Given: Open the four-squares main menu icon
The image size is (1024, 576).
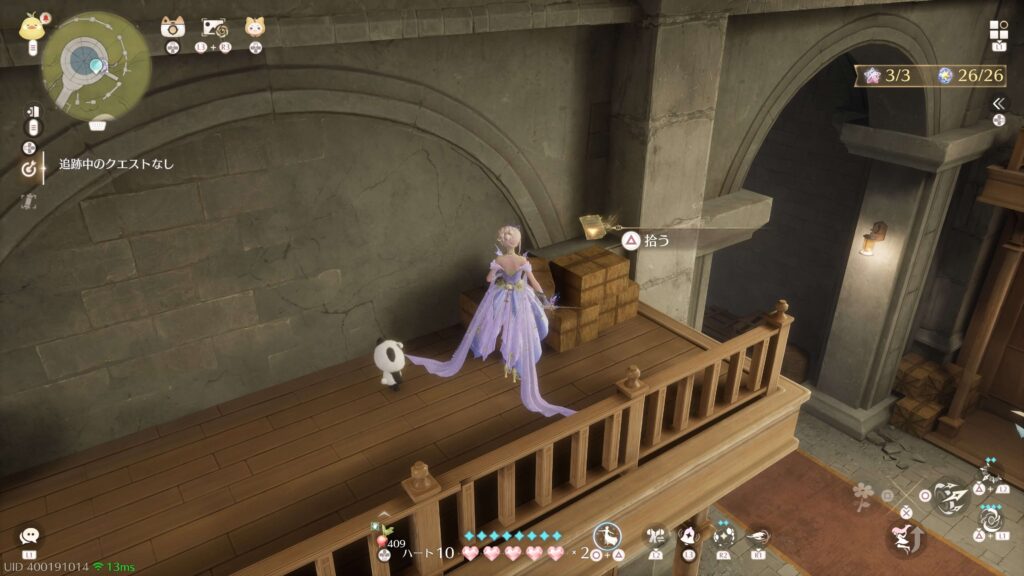Looking at the screenshot, I should [999, 30].
